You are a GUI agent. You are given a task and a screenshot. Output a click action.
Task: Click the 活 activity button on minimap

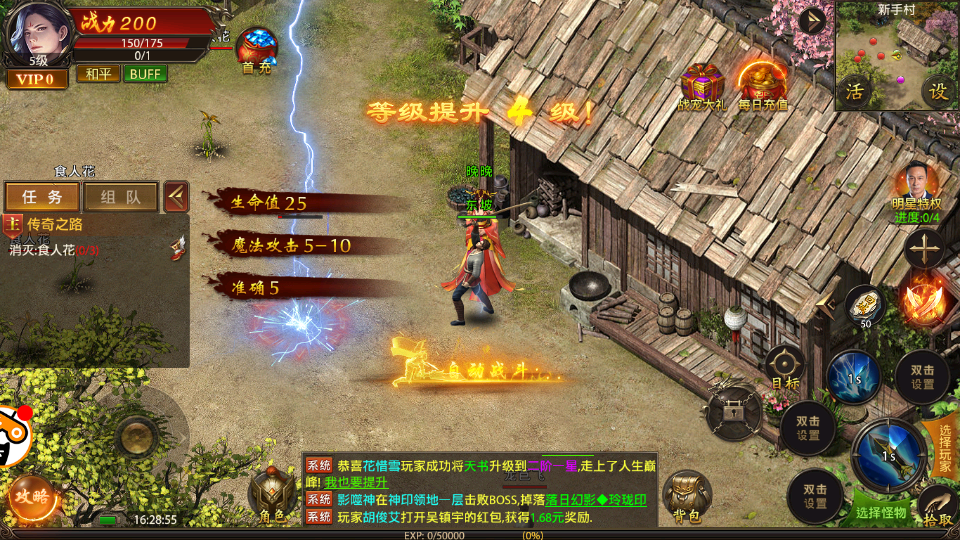tap(855, 91)
